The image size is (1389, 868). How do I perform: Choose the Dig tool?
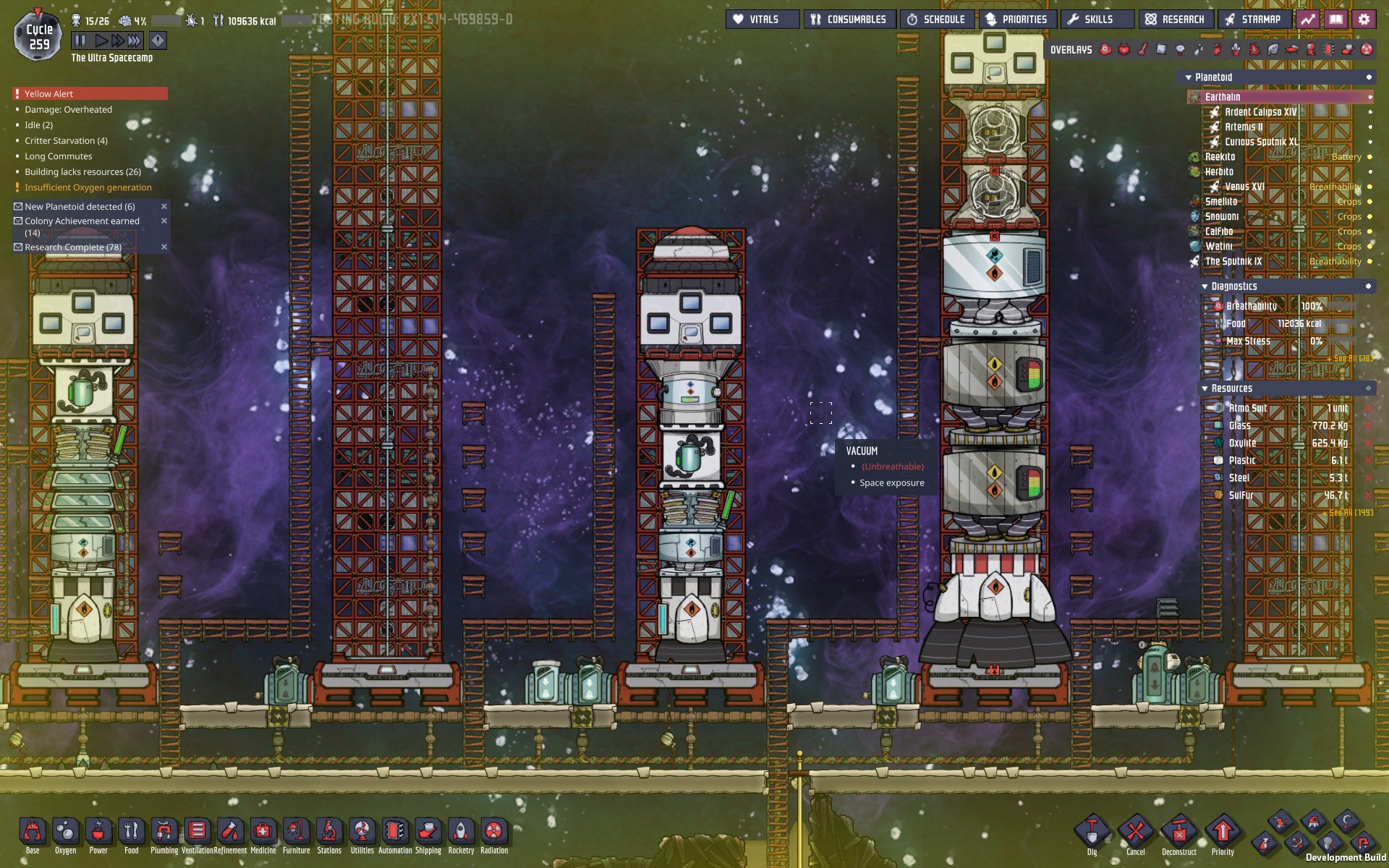(x=1092, y=833)
